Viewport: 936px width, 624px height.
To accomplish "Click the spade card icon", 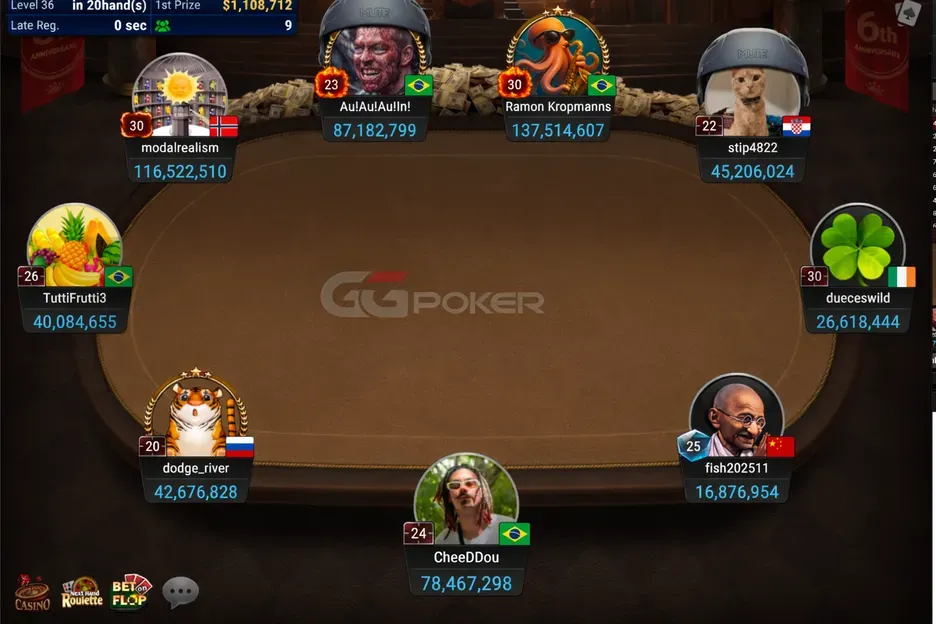I will click(909, 13).
